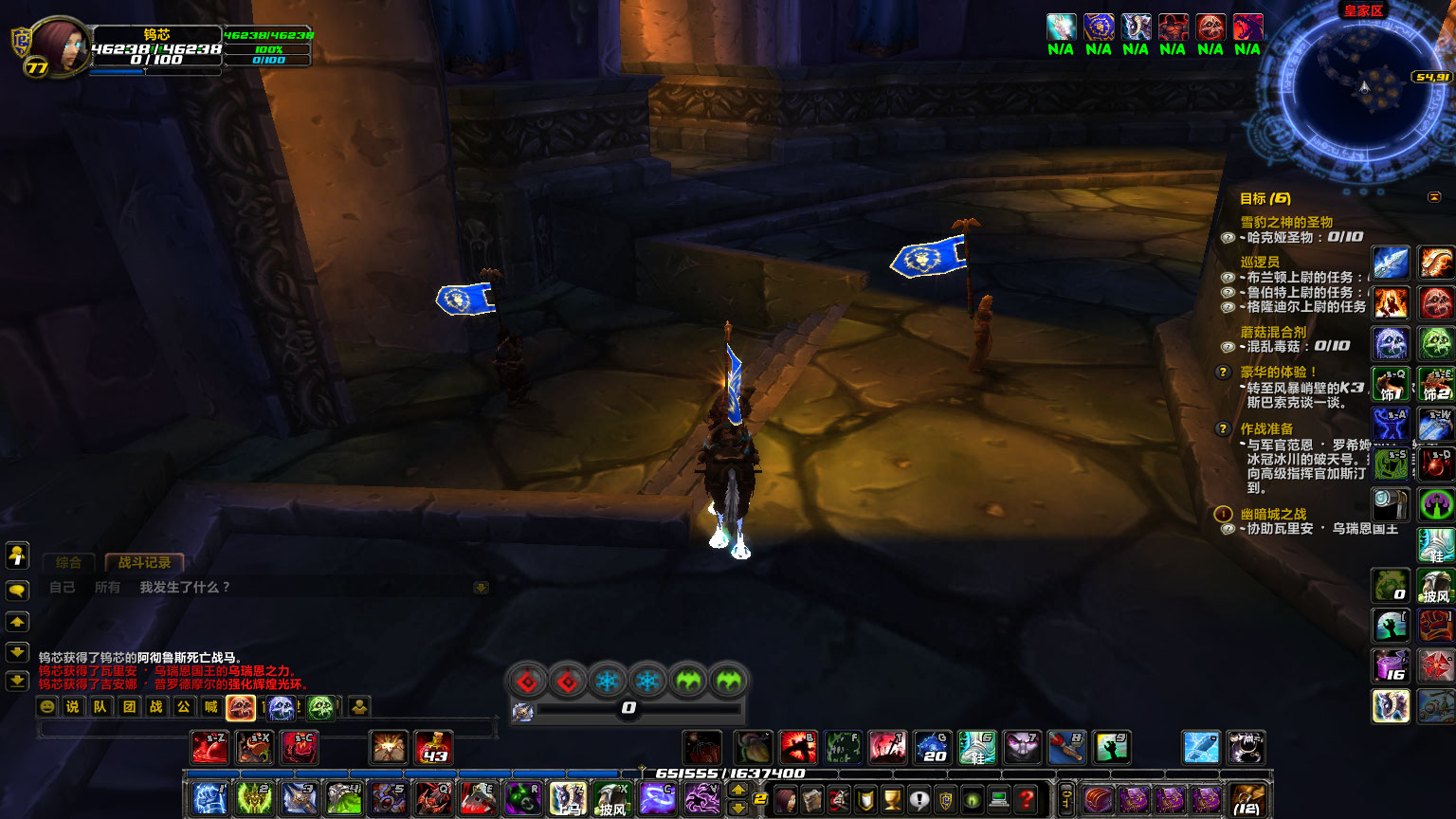
Task: Open the help request question-mark icon
Action: tap(1026, 799)
